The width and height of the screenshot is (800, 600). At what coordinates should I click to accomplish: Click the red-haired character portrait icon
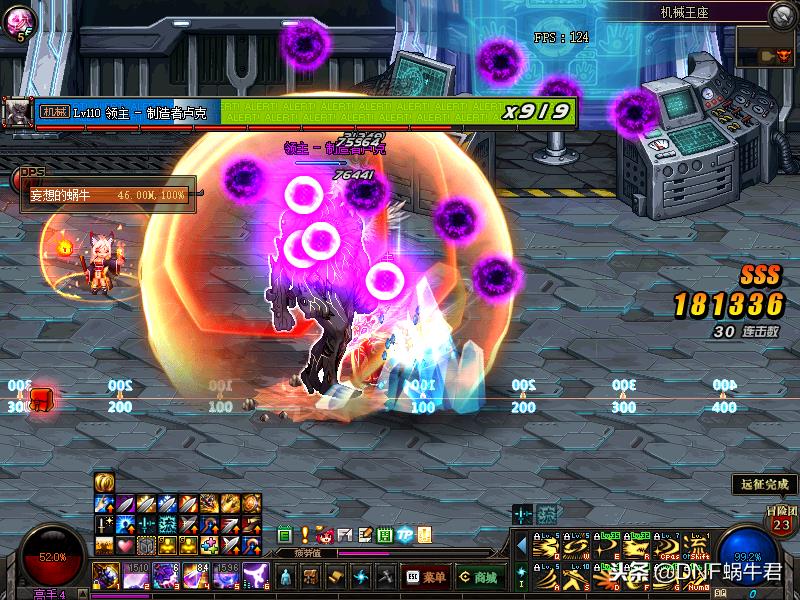point(325,535)
